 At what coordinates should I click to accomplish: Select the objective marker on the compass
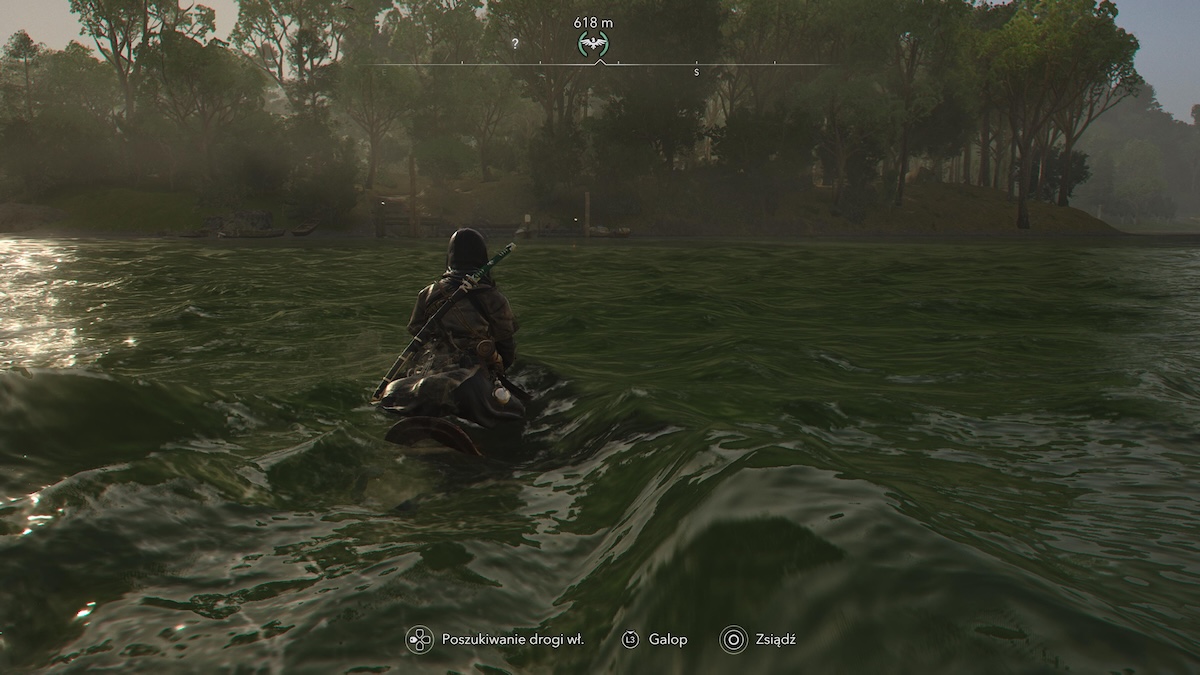[593, 43]
